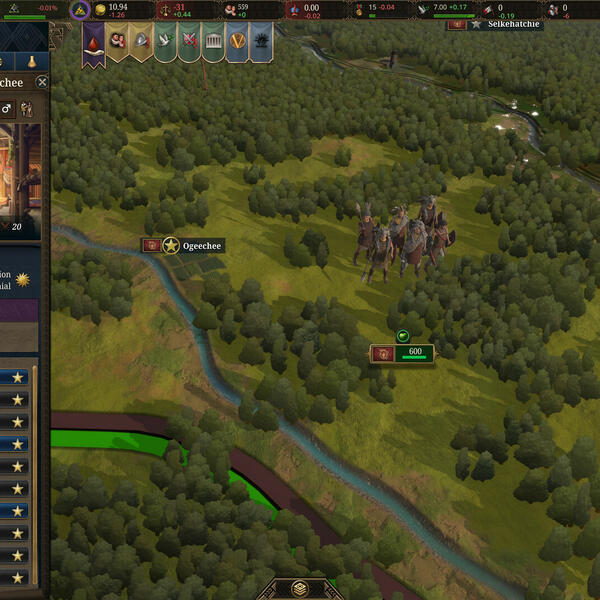This screenshot has width=600, height=600.
Task: Click the male gender symbol button
Action: pyautogui.click(x=6, y=108)
